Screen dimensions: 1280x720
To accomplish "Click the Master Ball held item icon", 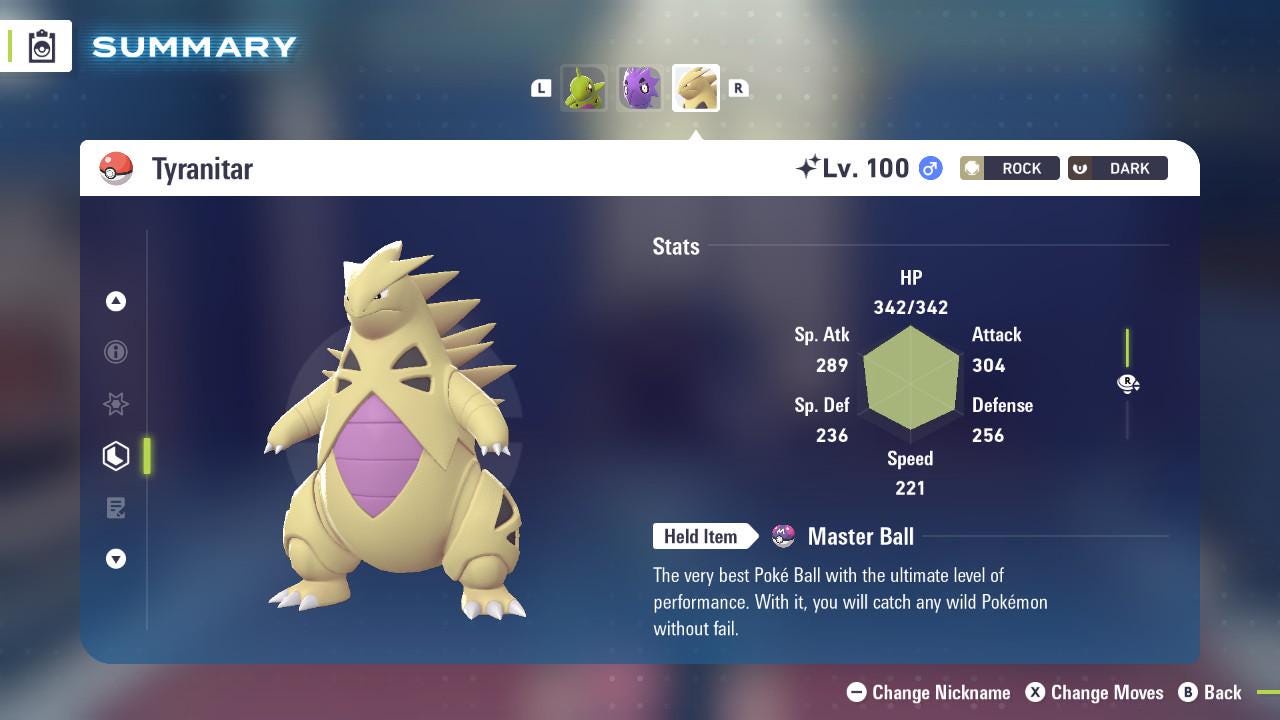I will (784, 537).
